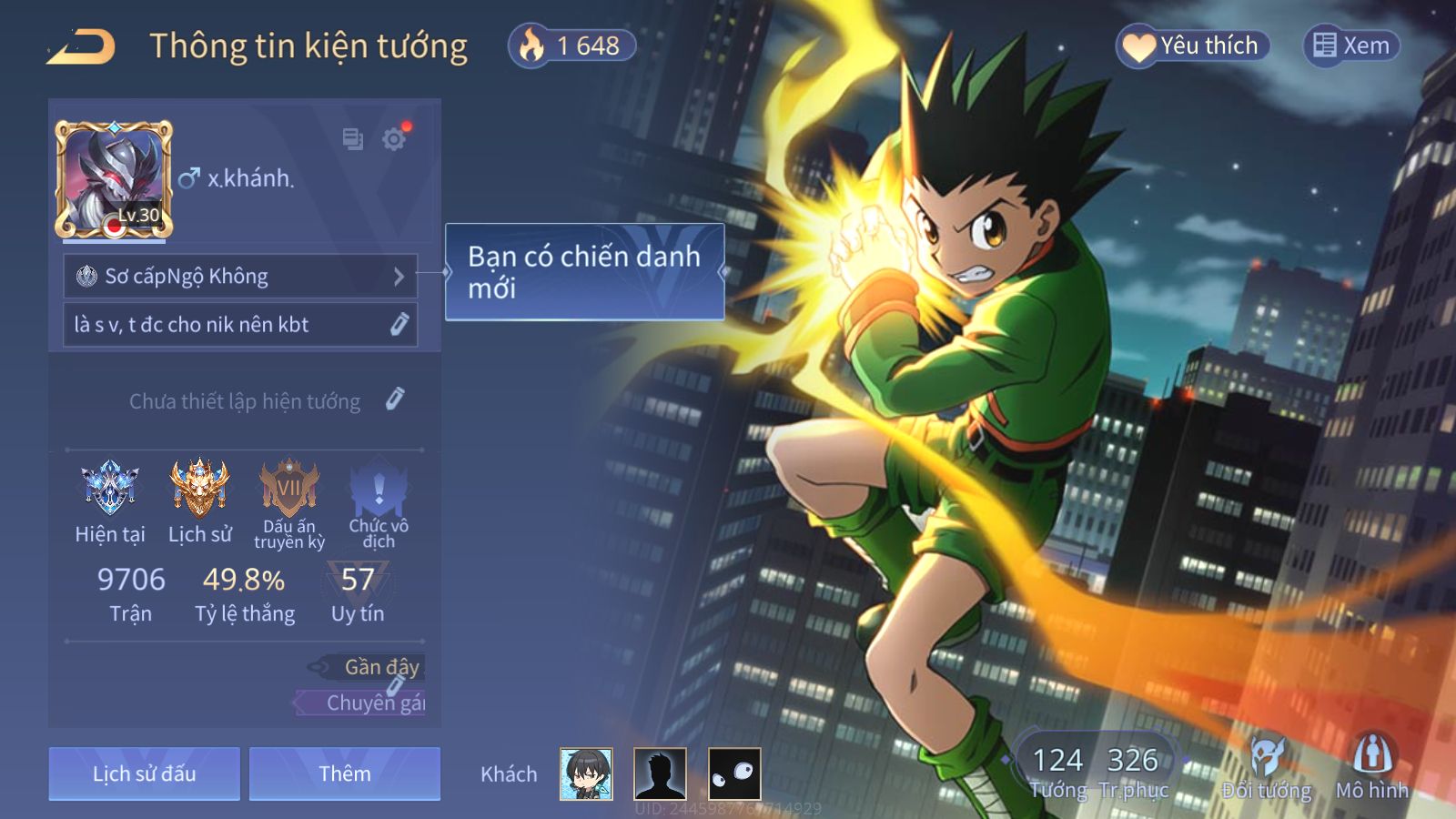Edit the Chưa thiết lập hiện tướng setting
The image size is (1456, 819).
pos(394,399)
